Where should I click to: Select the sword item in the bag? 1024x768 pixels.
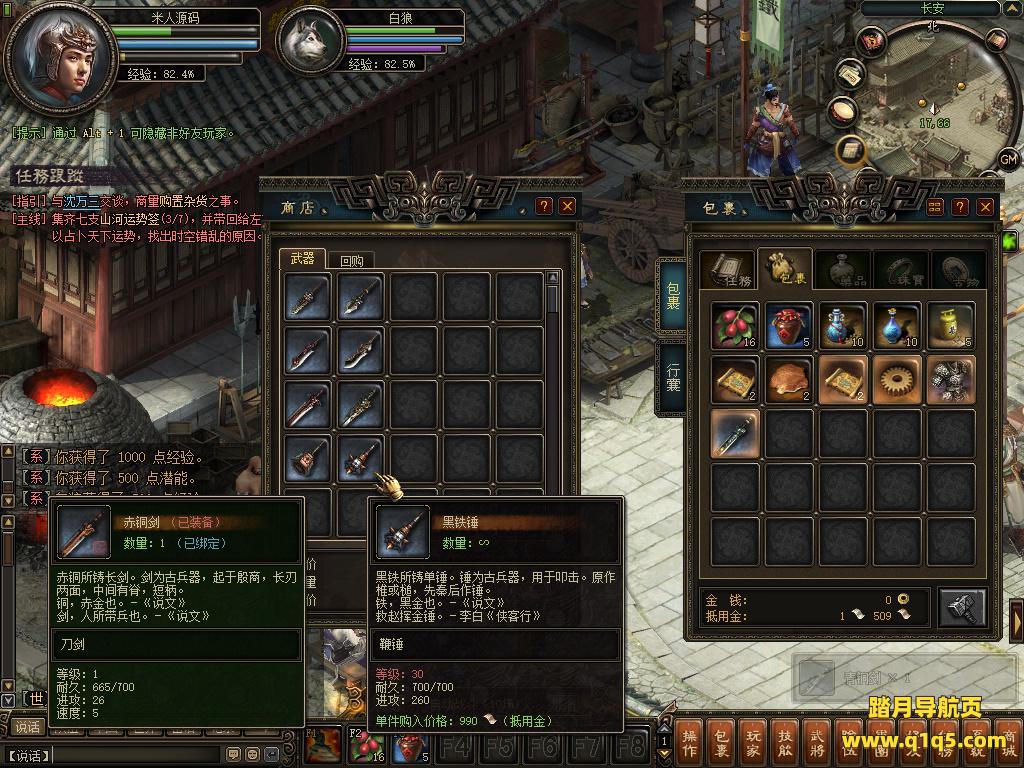[x=735, y=433]
